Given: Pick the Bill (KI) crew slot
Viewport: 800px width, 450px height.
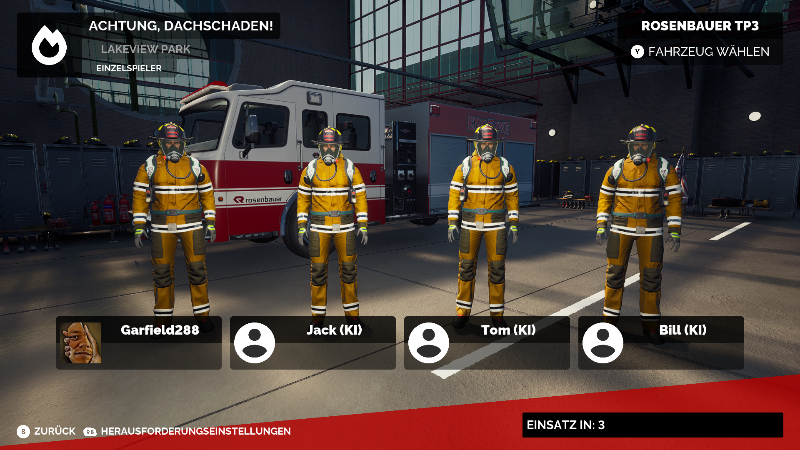Looking at the screenshot, I should [x=661, y=342].
